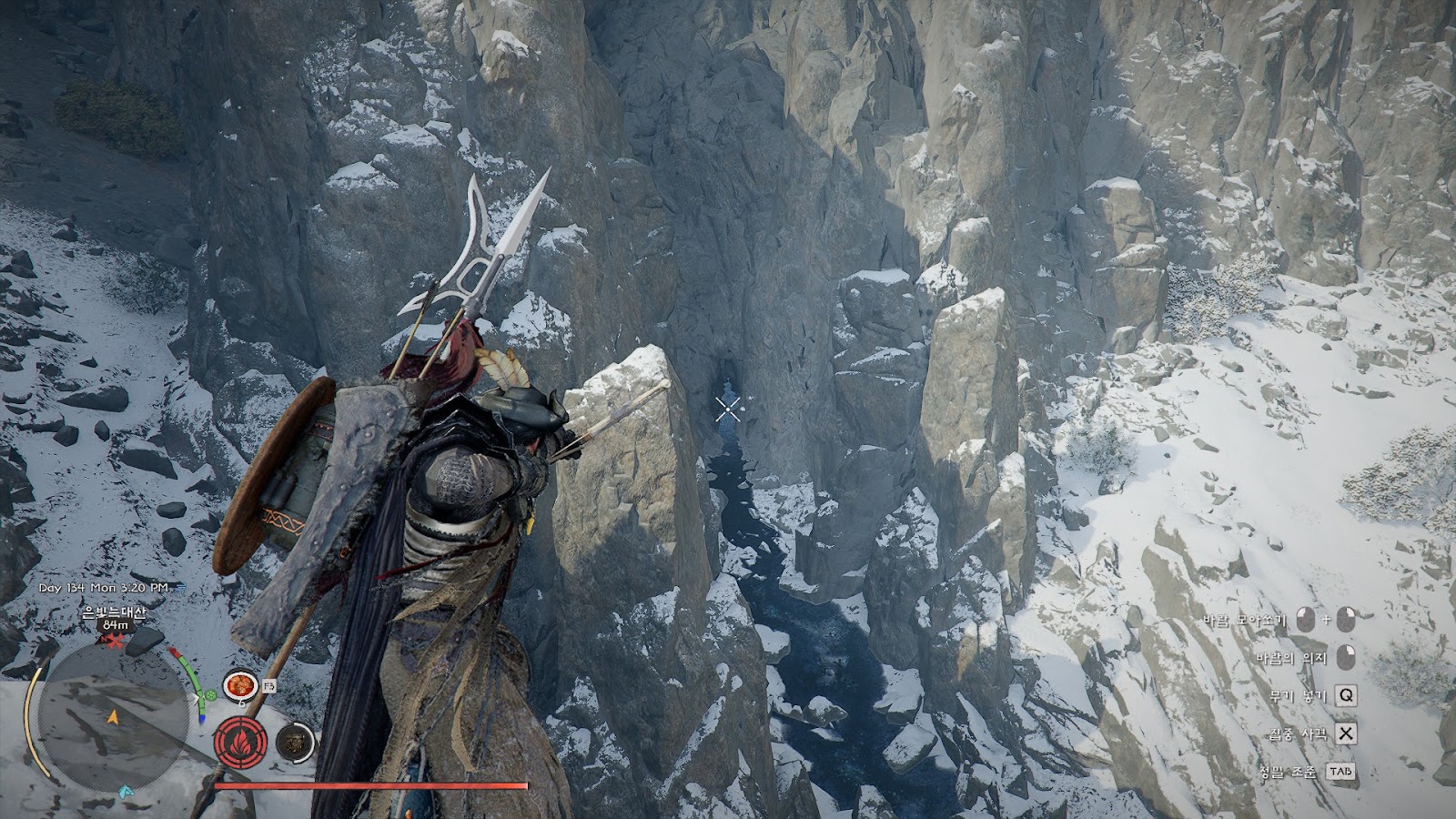Viewport: 1456px width, 819px height.
Task: Open the circular minimap
Action: pyautogui.click(x=112, y=717)
